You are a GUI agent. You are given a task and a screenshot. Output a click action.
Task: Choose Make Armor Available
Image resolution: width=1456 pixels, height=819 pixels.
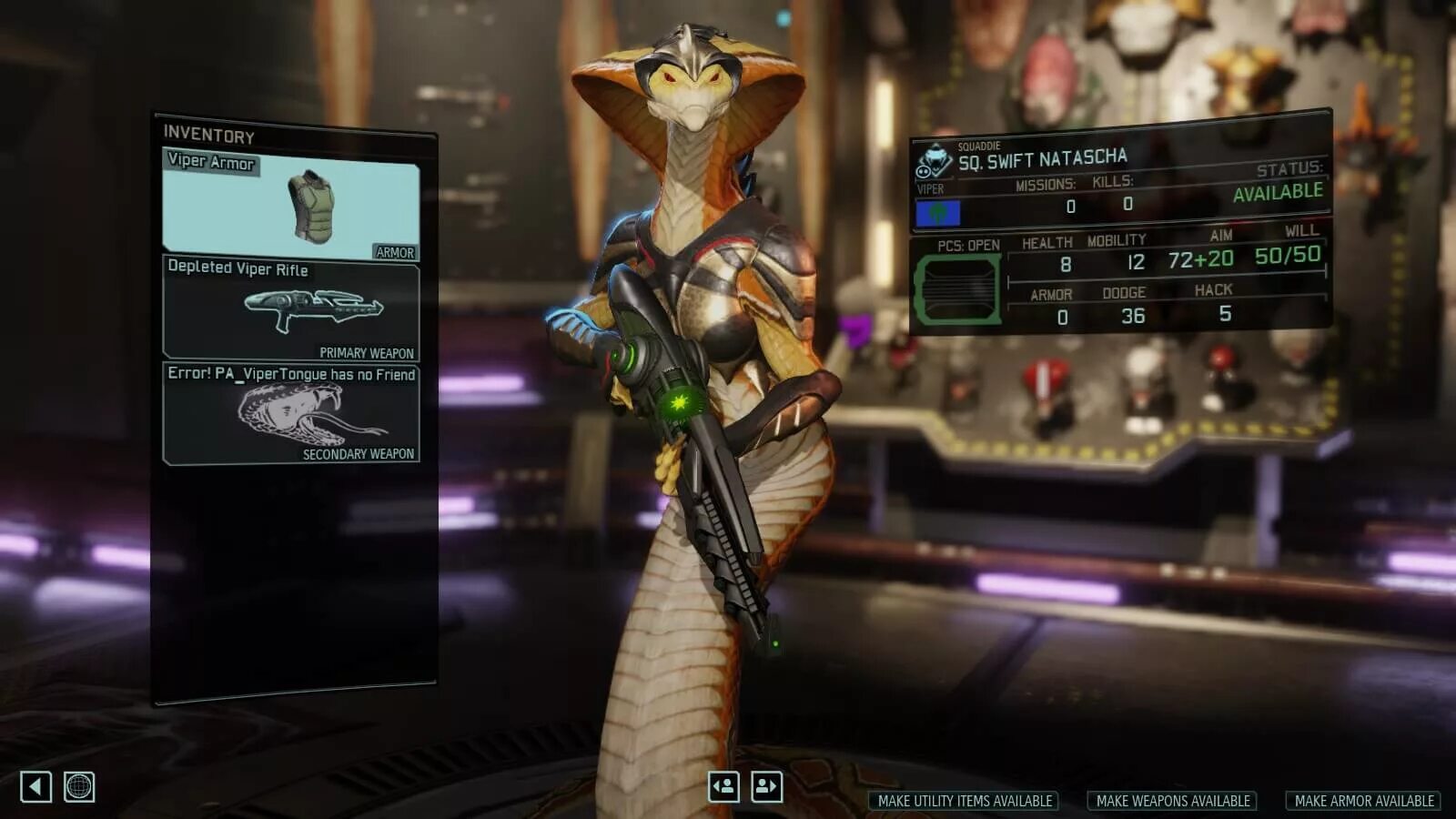(1363, 801)
